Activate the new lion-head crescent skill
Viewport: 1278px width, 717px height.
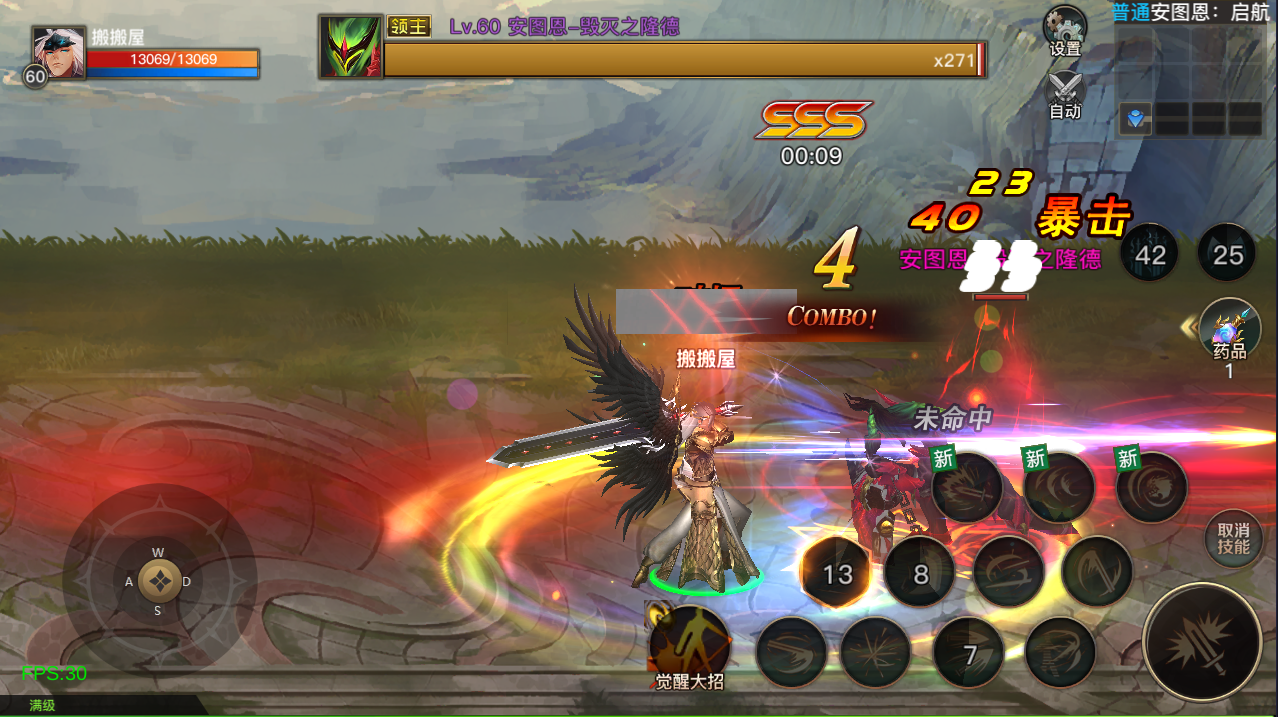pyautogui.click(x=1151, y=488)
